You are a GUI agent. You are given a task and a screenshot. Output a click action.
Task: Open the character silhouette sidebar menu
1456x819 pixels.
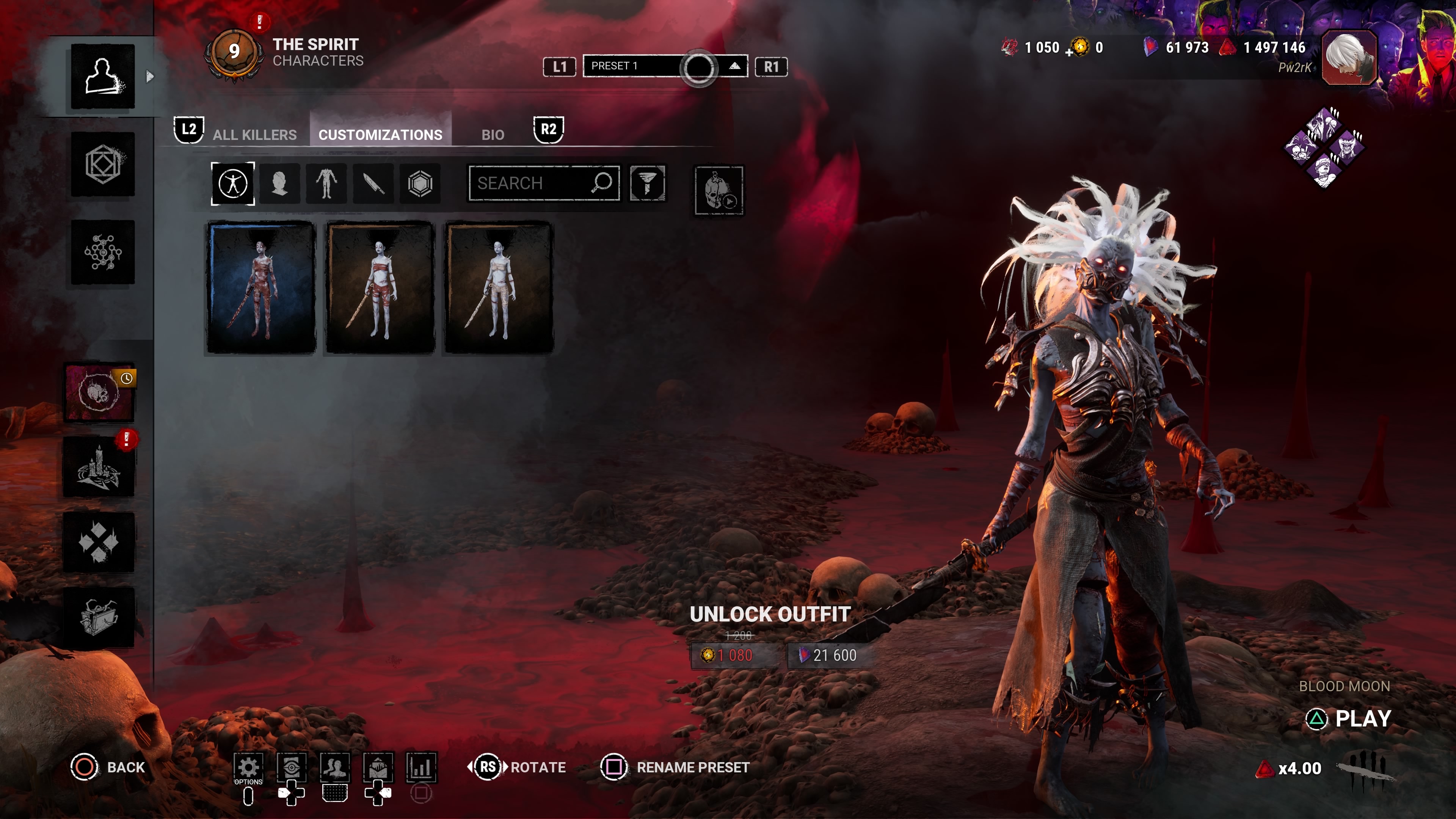click(x=103, y=76)
